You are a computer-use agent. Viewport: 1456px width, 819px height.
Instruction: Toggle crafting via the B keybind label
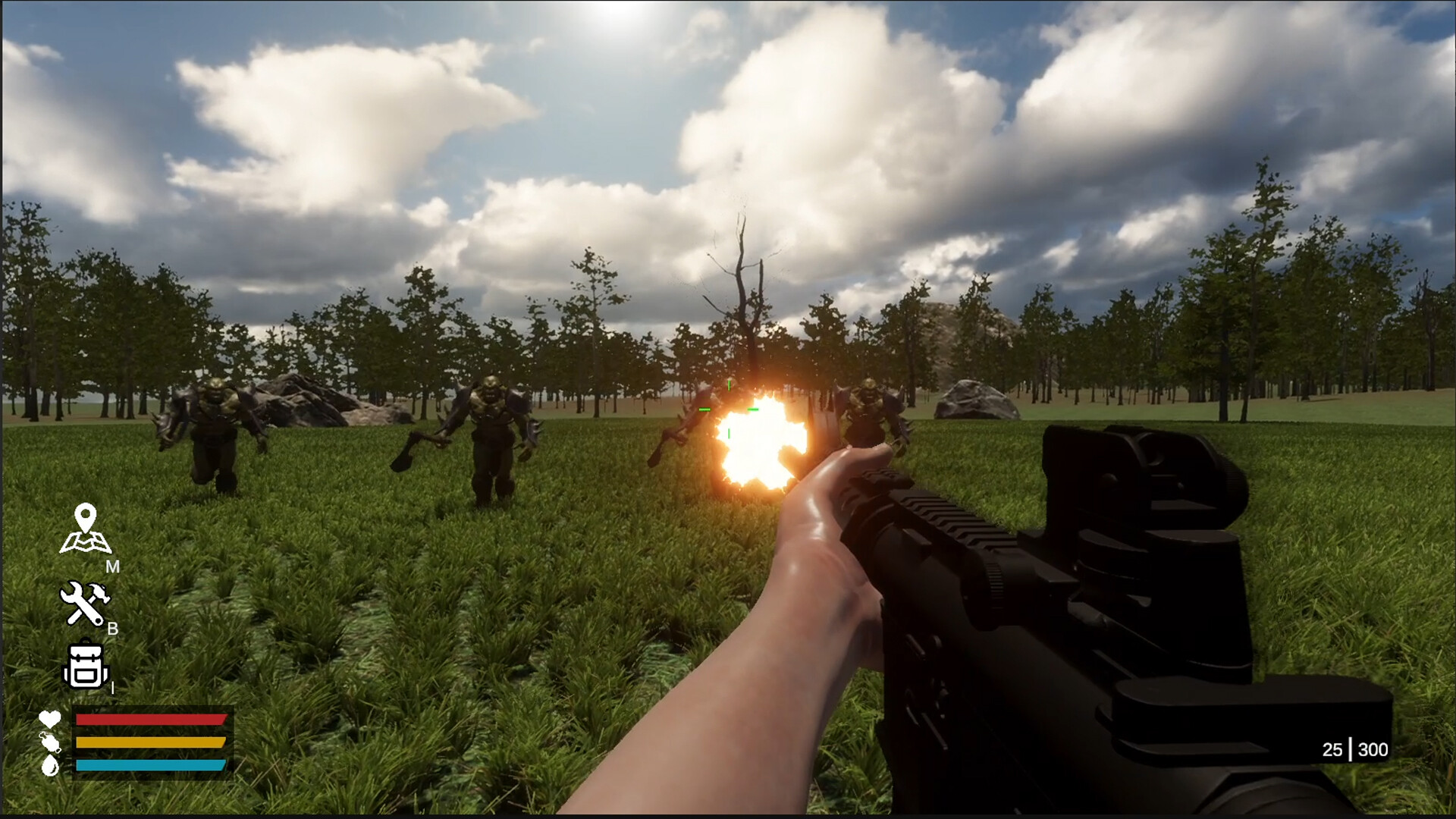pos(114,629)
